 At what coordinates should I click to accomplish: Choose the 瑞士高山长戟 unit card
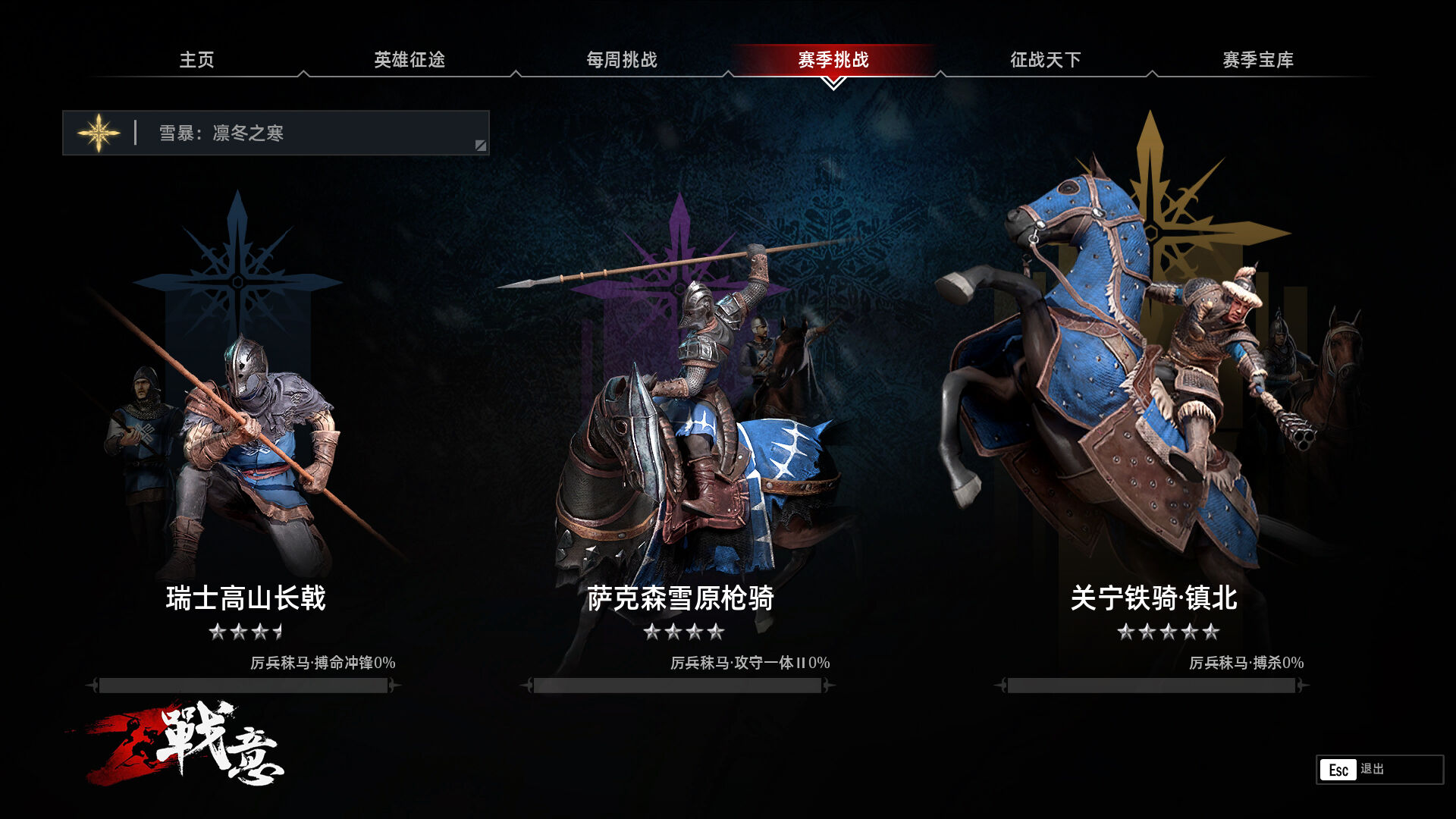[x=244, y=425]
